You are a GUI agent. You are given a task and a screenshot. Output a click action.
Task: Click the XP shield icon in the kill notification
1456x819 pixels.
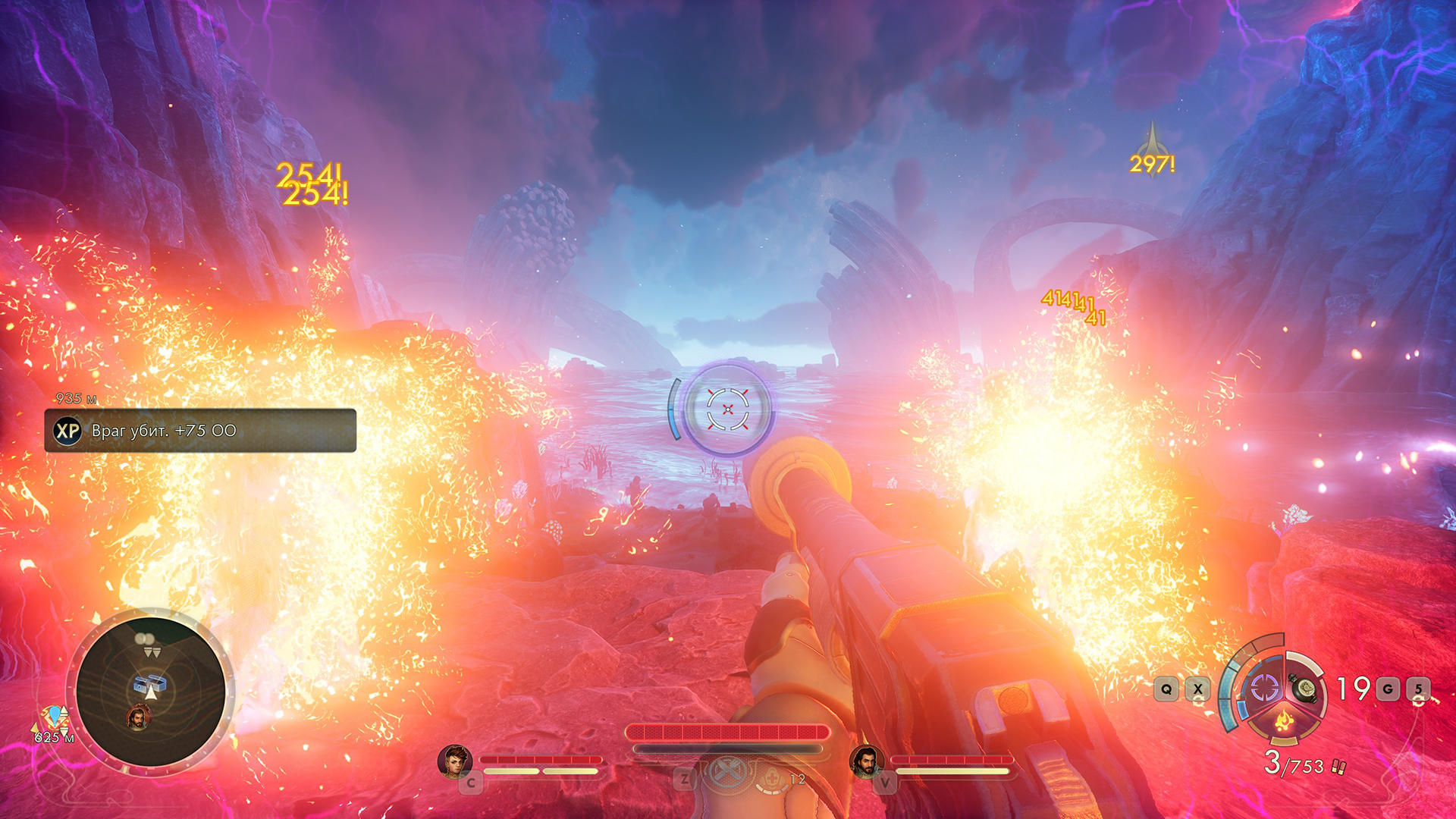[x=69, y=431]
